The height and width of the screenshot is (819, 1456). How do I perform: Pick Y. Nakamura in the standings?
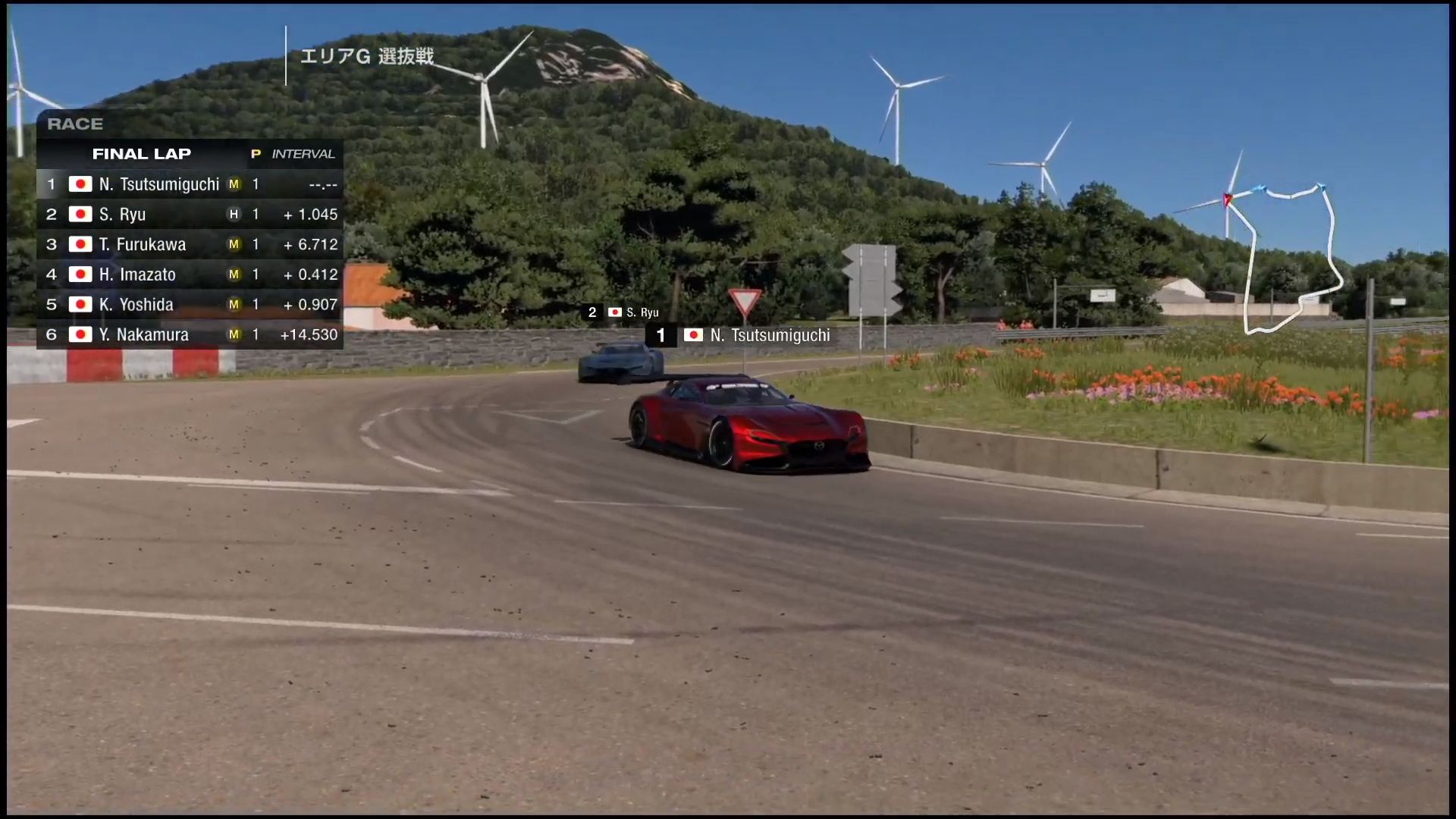pos(190,334)
